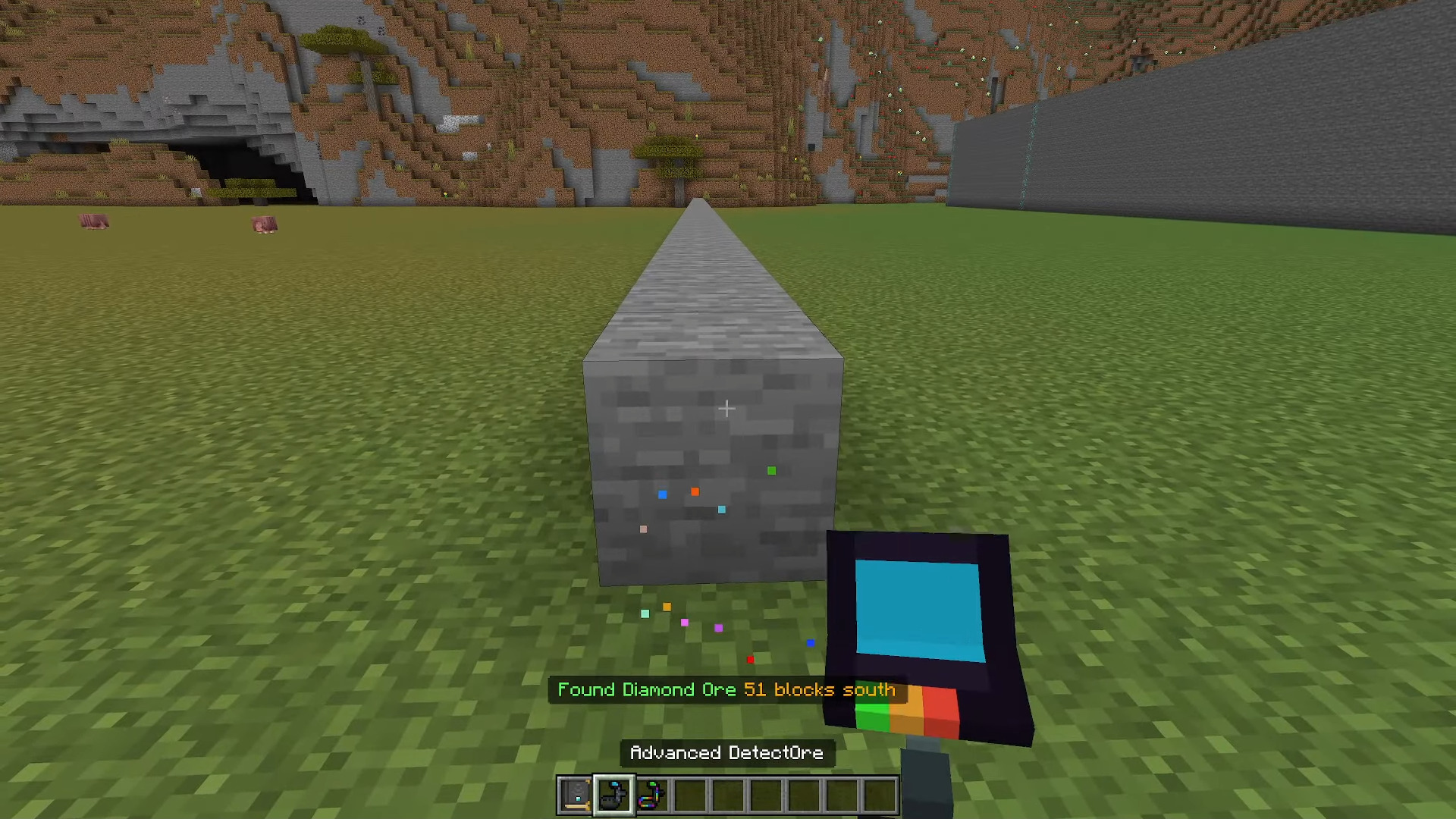Image resolution: width=1456 pixels, height=819 pixels.
Task: Select the Advanced DetectOre hotbar item
Action: pos(613,794)
